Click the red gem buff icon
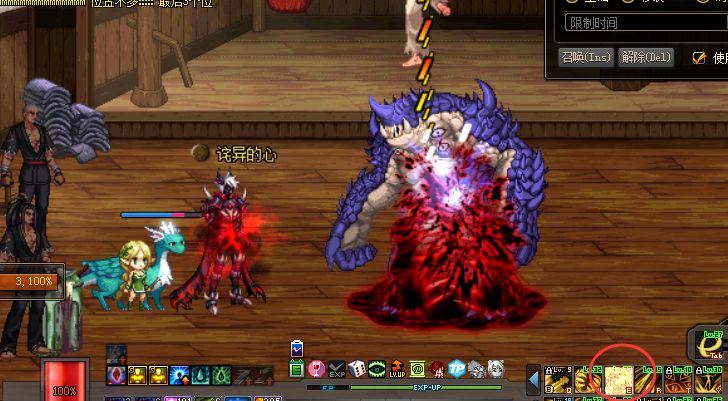 (116, 375)
